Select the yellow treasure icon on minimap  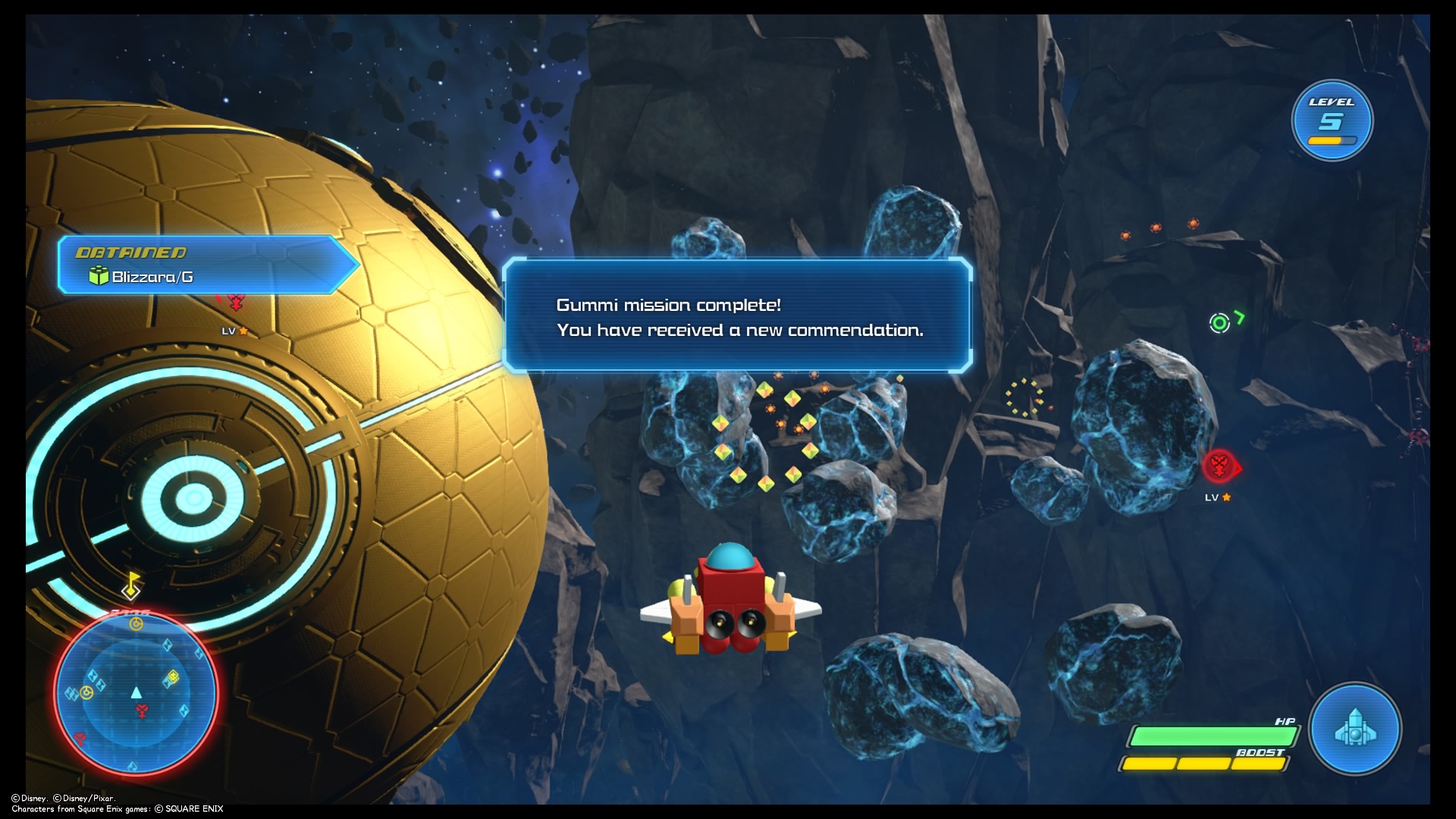click(174, 678)
